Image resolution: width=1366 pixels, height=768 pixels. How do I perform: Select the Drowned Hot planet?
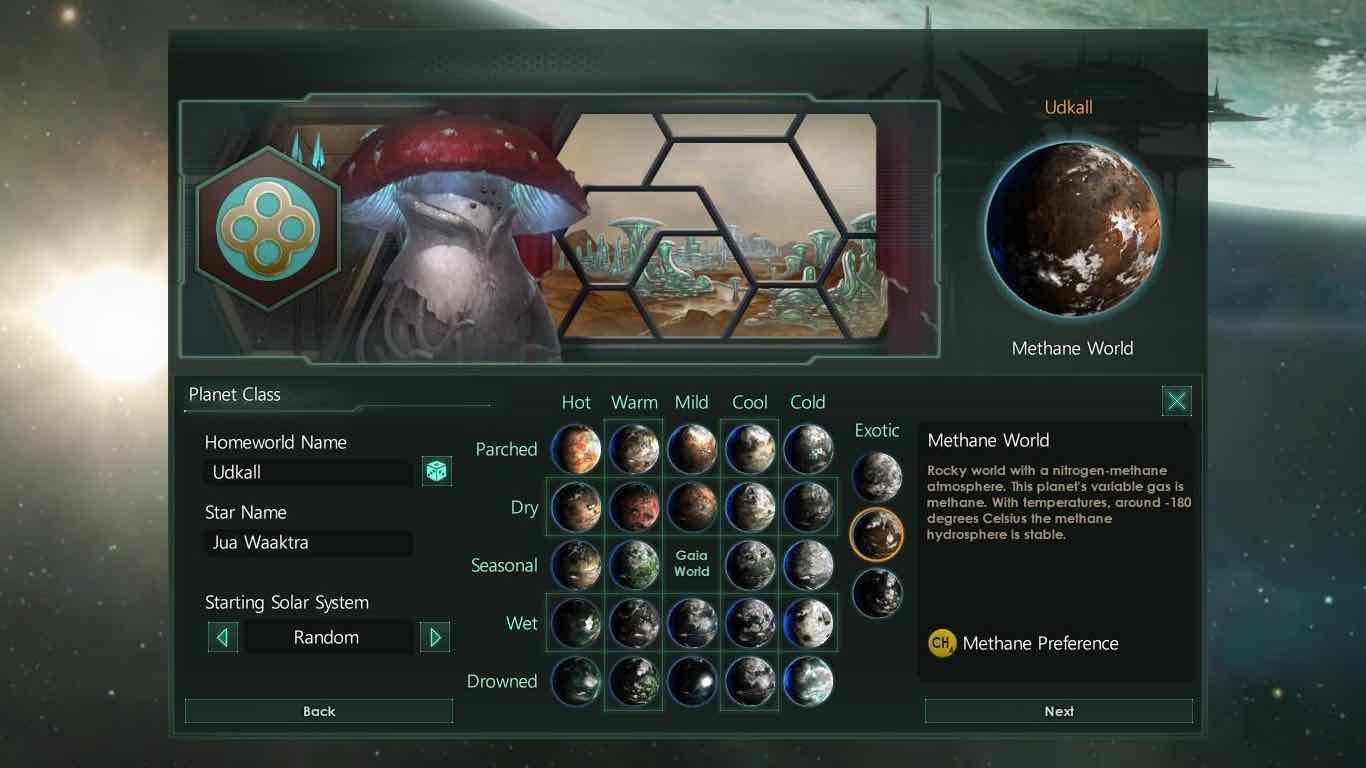pos(576,681)
